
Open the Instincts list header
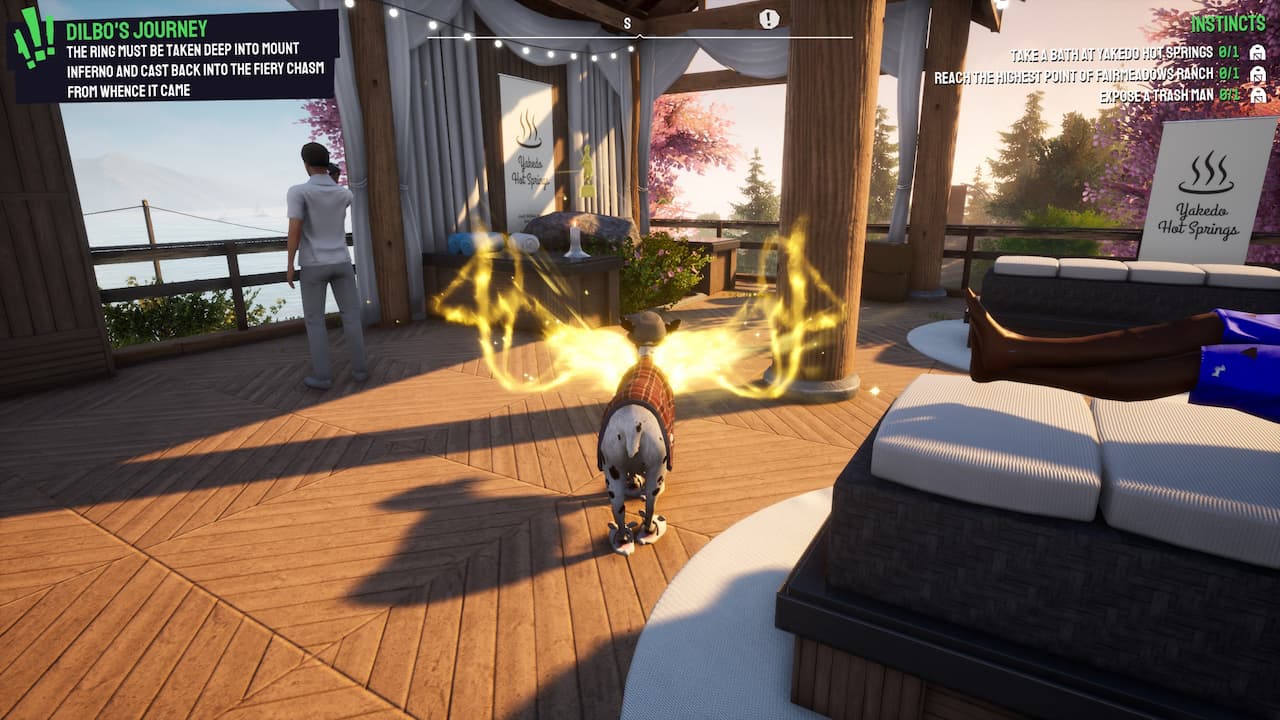[1228, 23]
